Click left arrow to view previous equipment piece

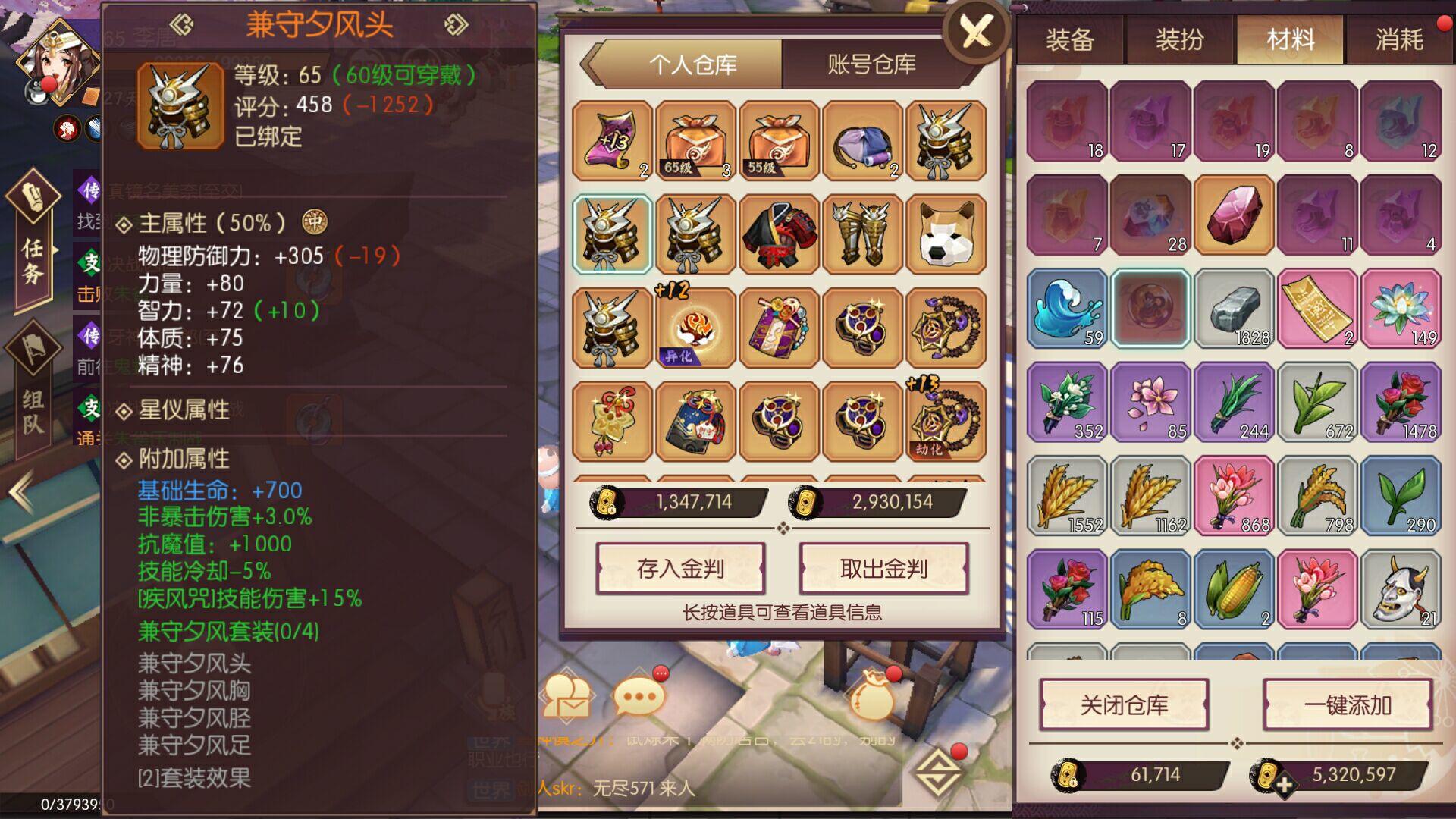point(182,24)
